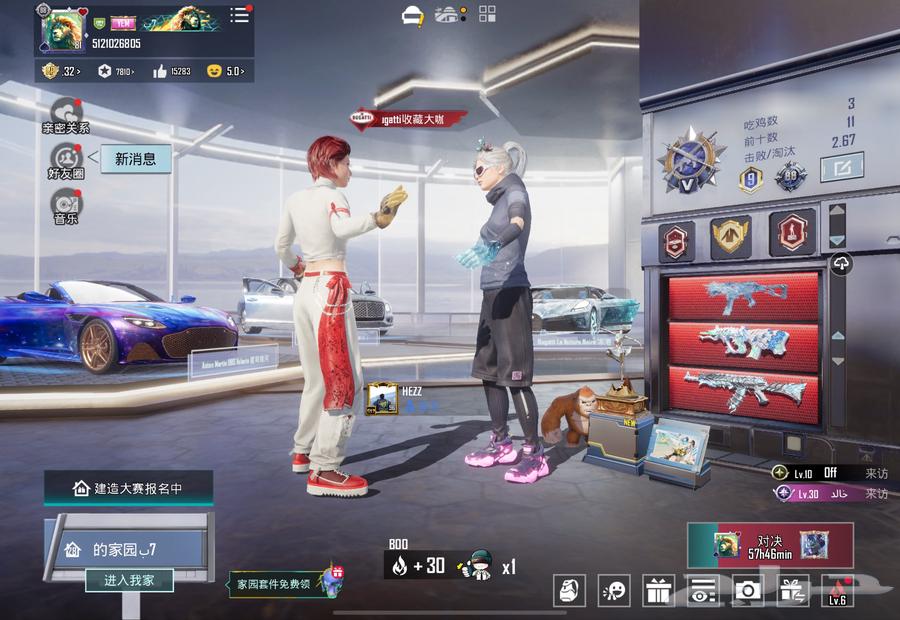The height and width of the screenshot is (620, 900).
Task: Open the backpack icon in bottom toolbar
Action: 569,591
